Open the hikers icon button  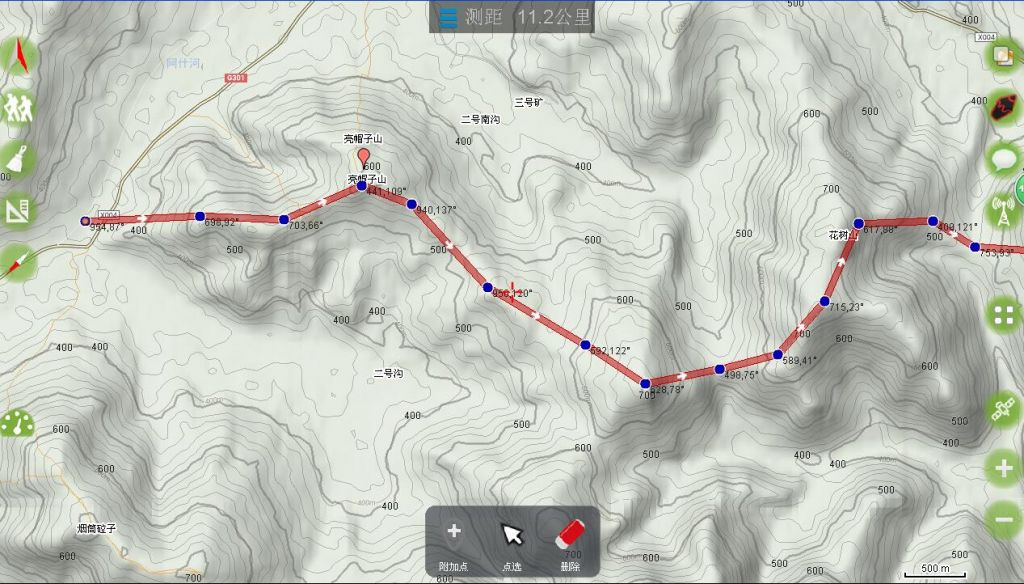click(x=18, y=106)
